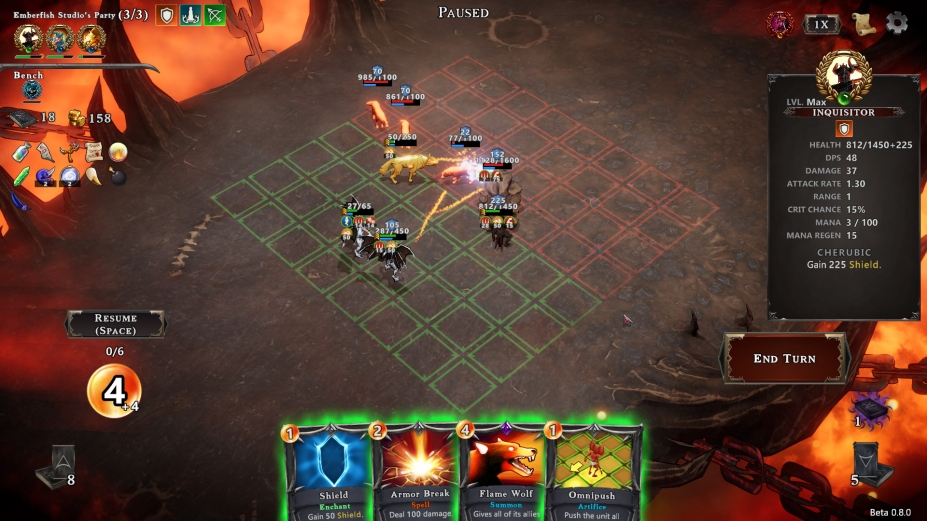Choose the Armor Break spell card

coord(416,472)
